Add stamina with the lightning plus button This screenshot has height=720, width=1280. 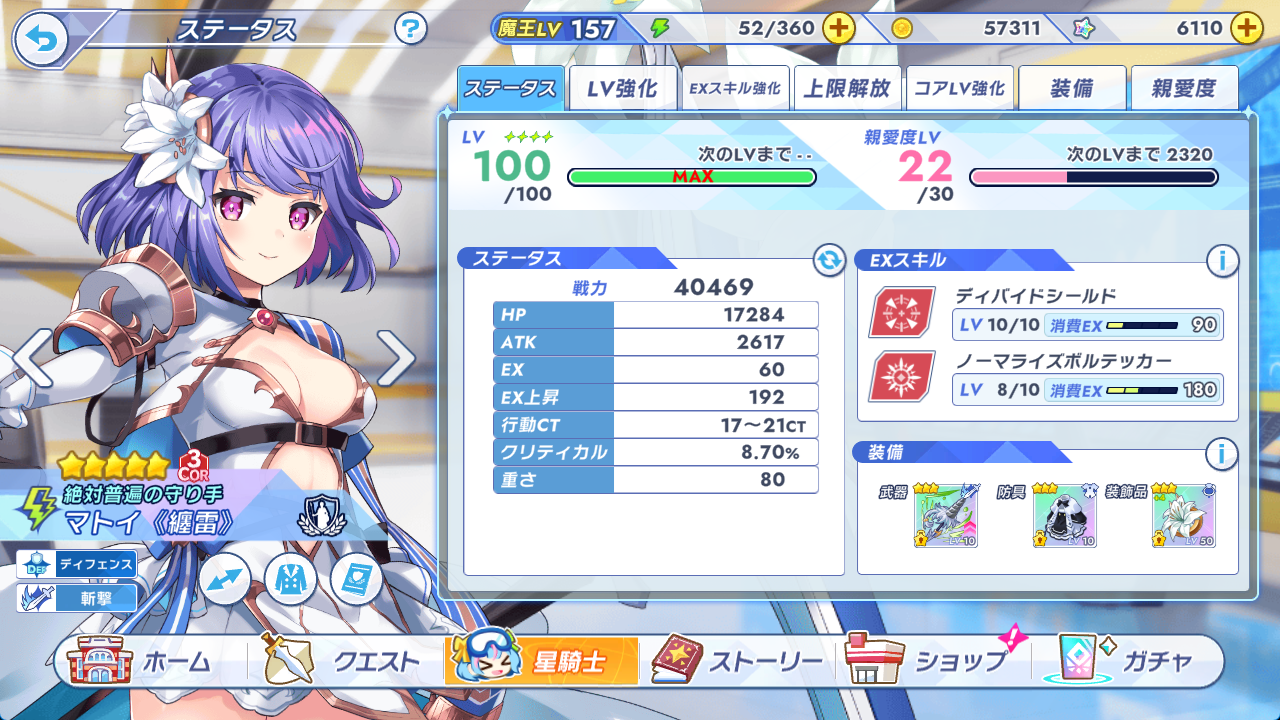tap(839, 28)
